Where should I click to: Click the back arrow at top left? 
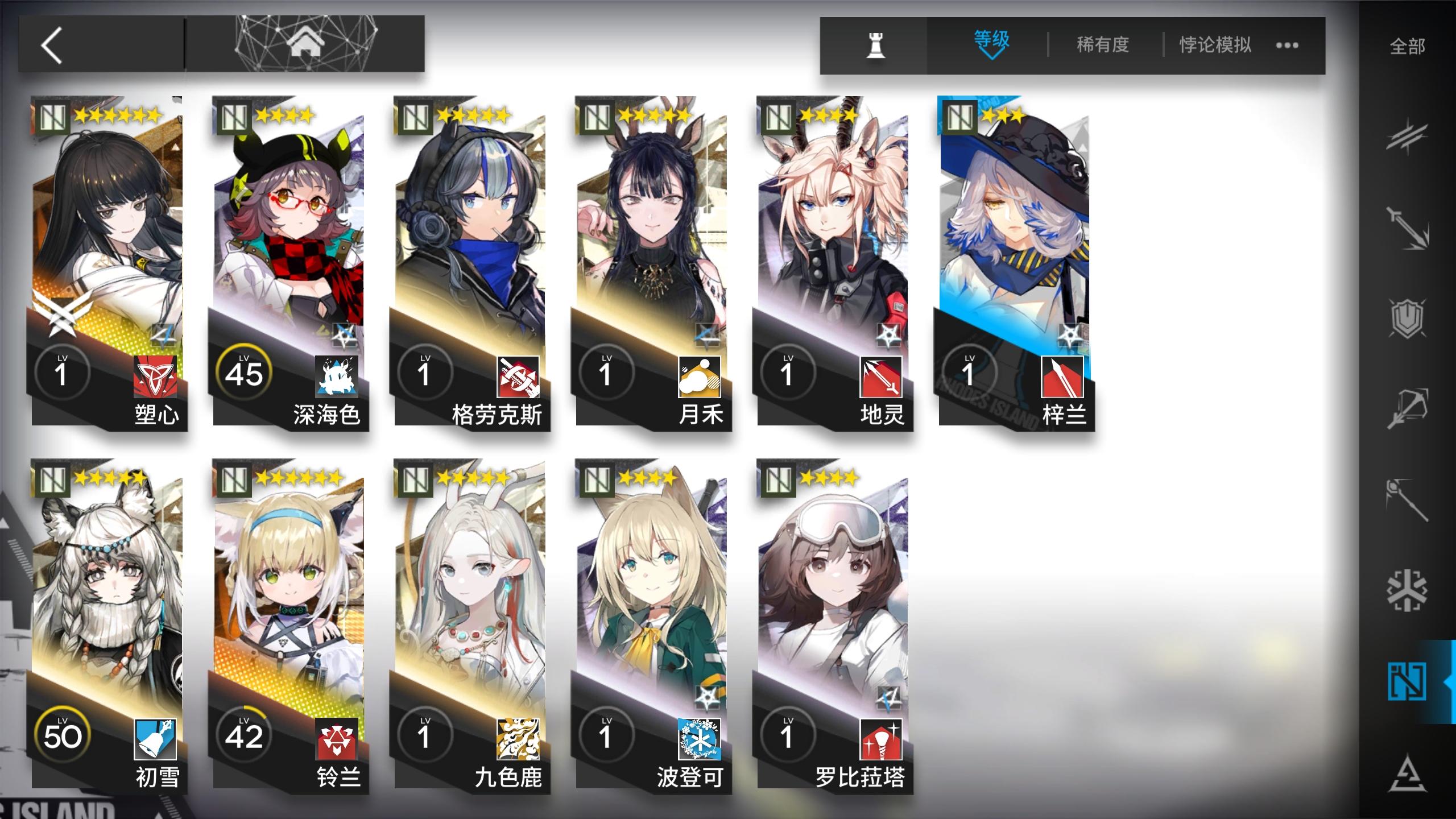pos(53,44)
